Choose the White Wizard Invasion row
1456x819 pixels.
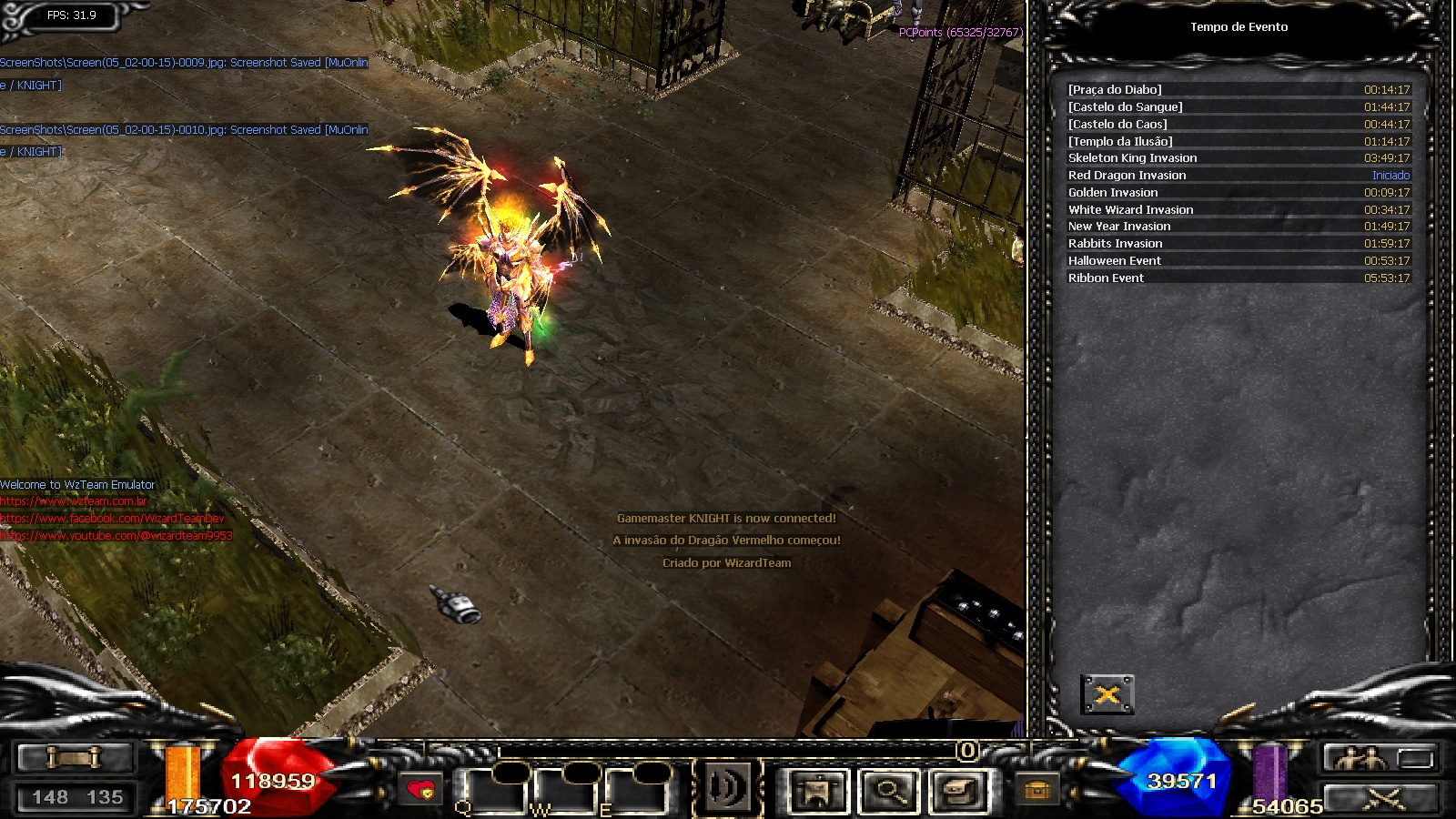click(x=1238, y=209)
